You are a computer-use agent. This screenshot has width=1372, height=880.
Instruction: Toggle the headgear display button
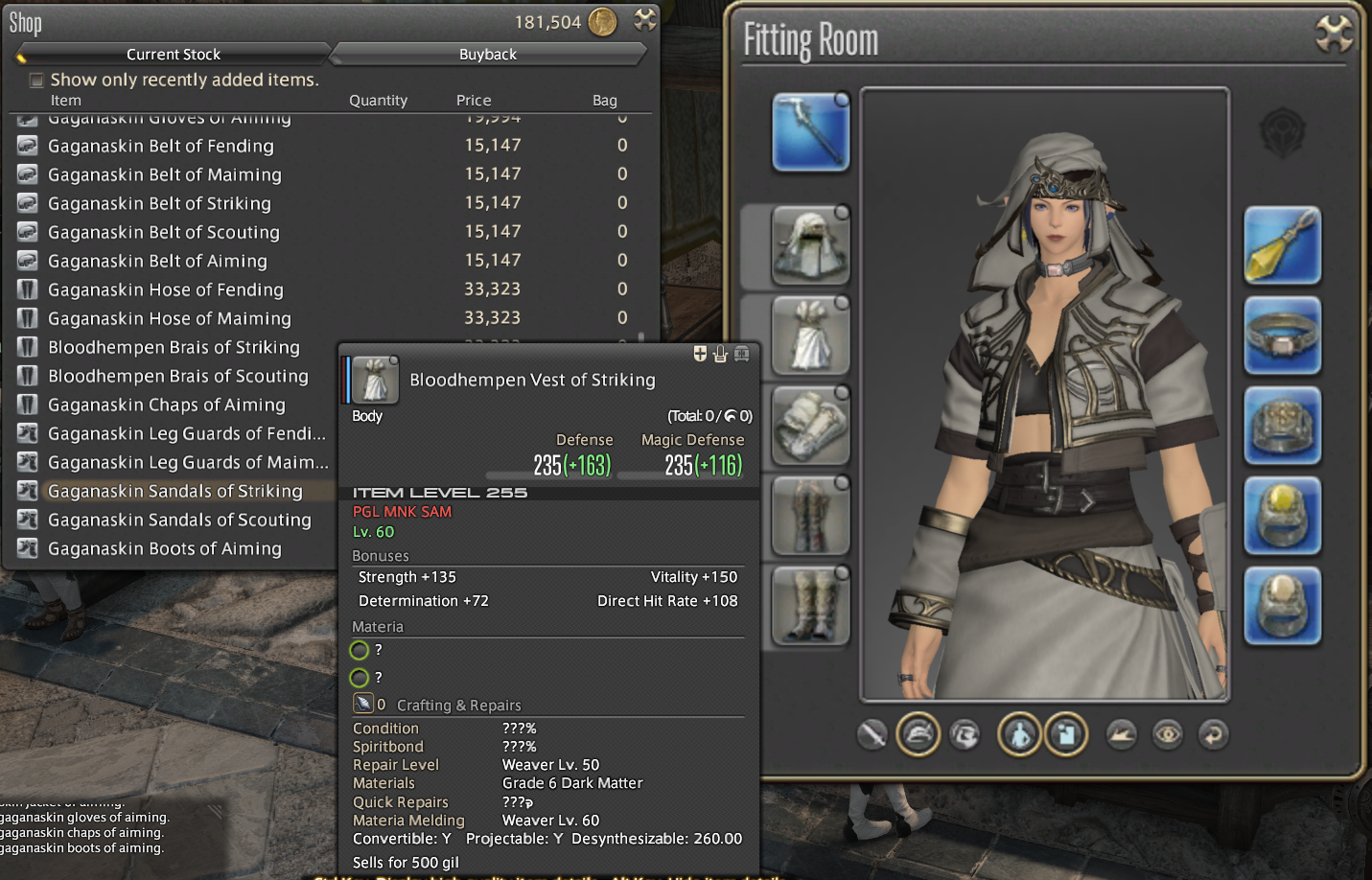point(918,735)
